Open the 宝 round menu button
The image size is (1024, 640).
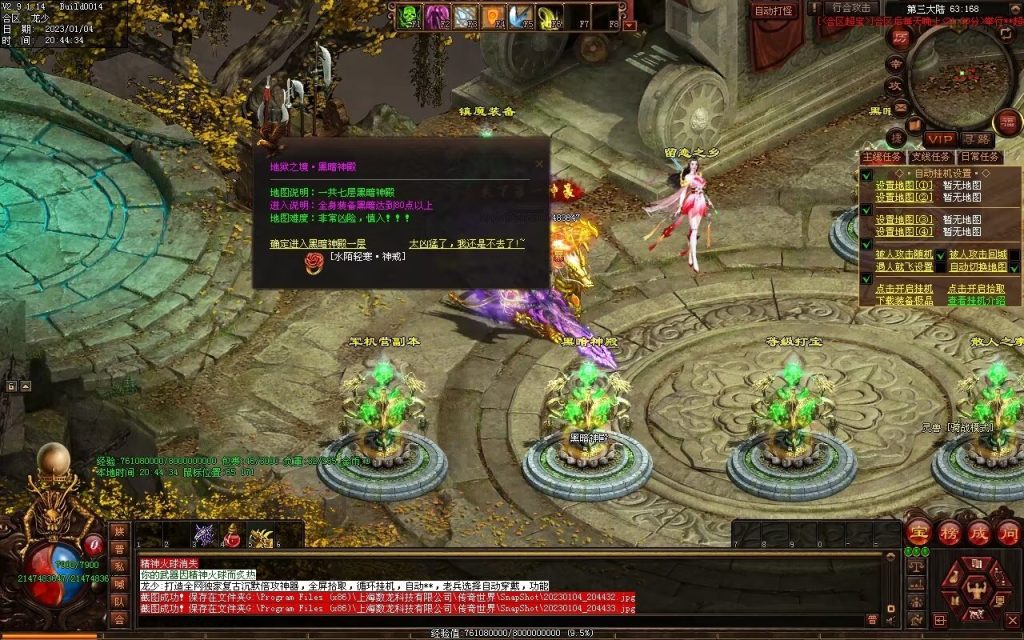(918, 532)
